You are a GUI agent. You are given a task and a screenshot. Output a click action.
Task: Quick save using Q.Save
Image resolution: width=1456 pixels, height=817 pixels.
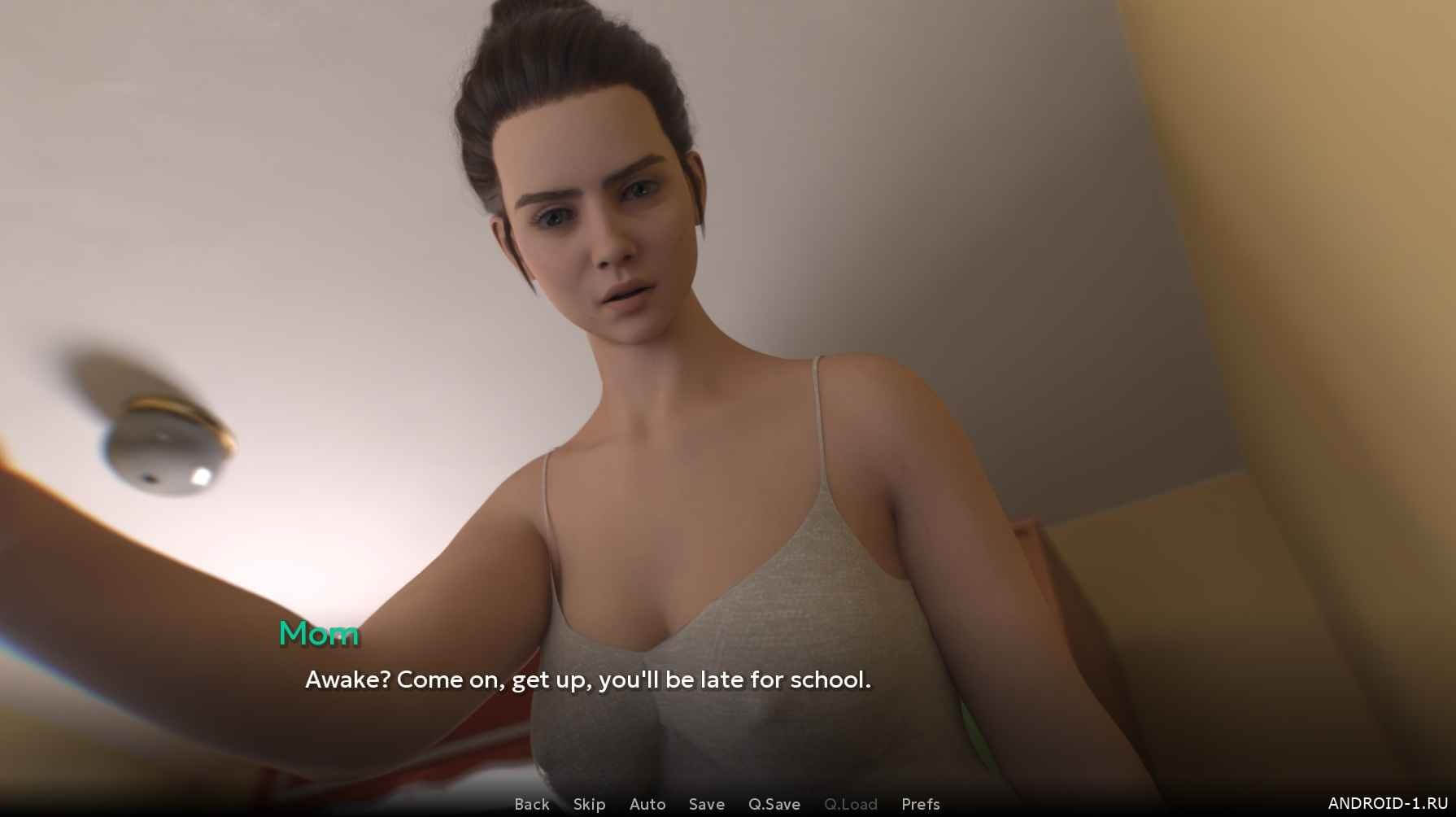(774, 804)
